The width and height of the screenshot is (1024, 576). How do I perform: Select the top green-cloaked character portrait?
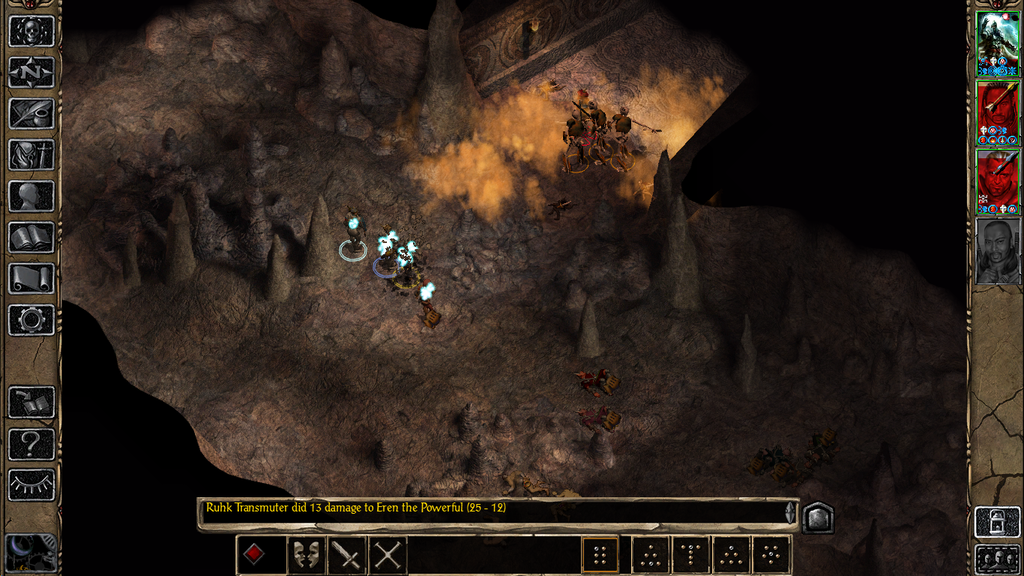tap(997, 42)
